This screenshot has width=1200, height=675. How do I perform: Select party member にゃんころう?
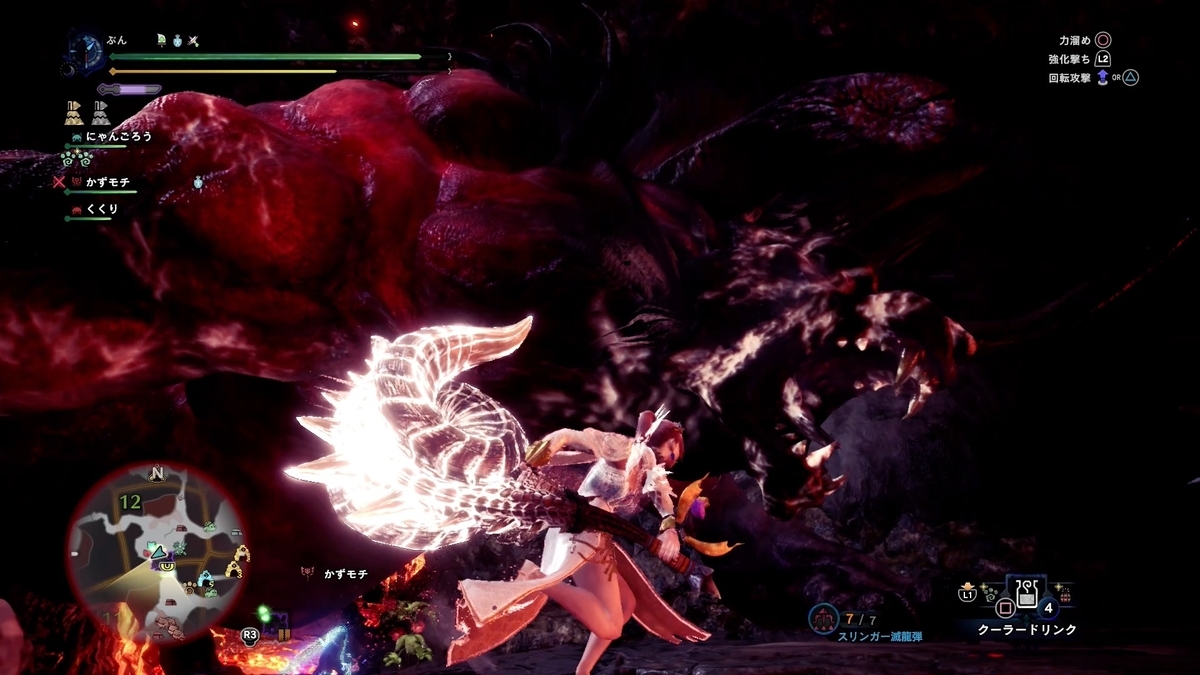tap(118, 136)
